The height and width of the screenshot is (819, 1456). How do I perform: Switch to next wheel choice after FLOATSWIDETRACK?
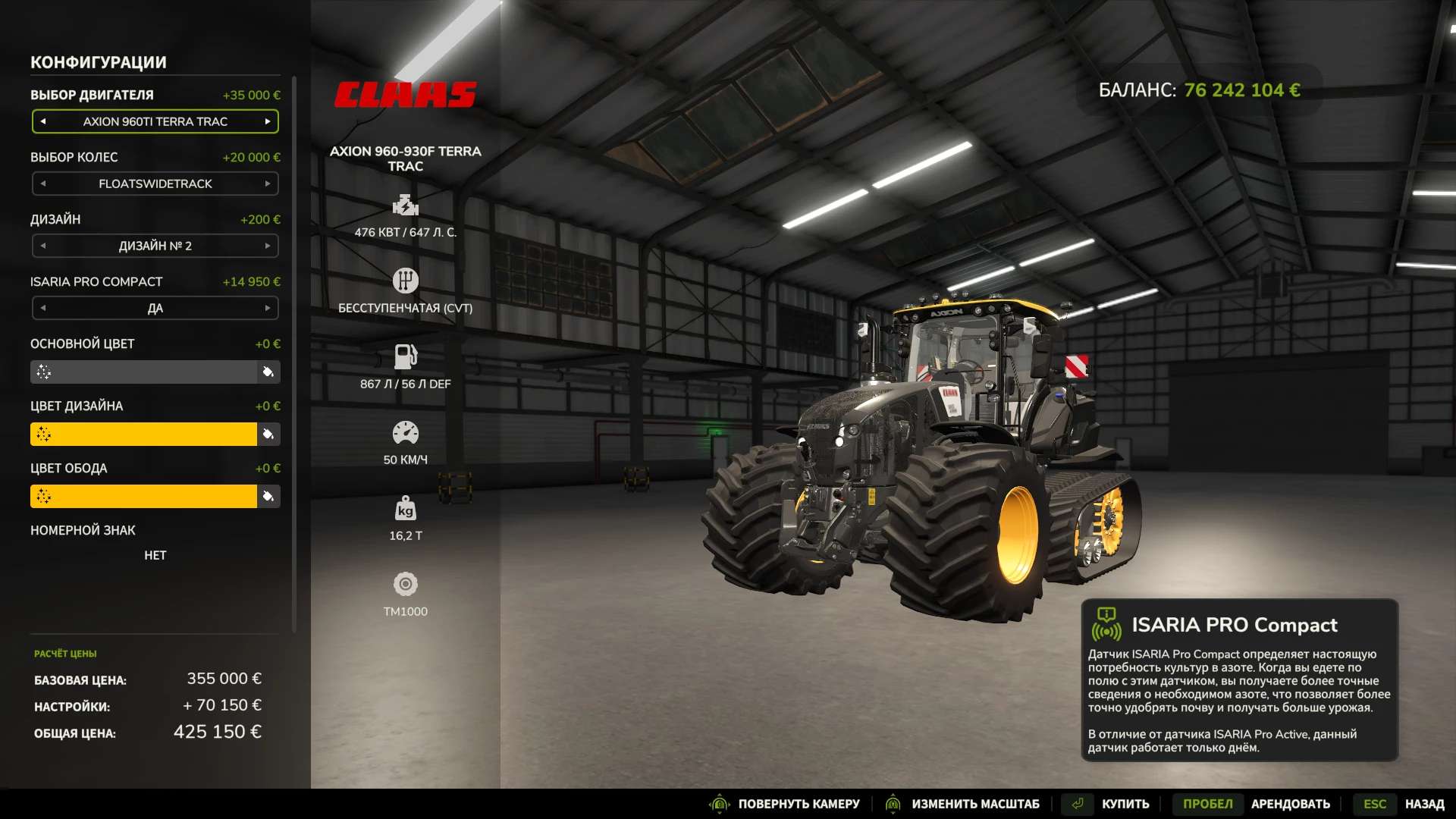click(268, 184)
